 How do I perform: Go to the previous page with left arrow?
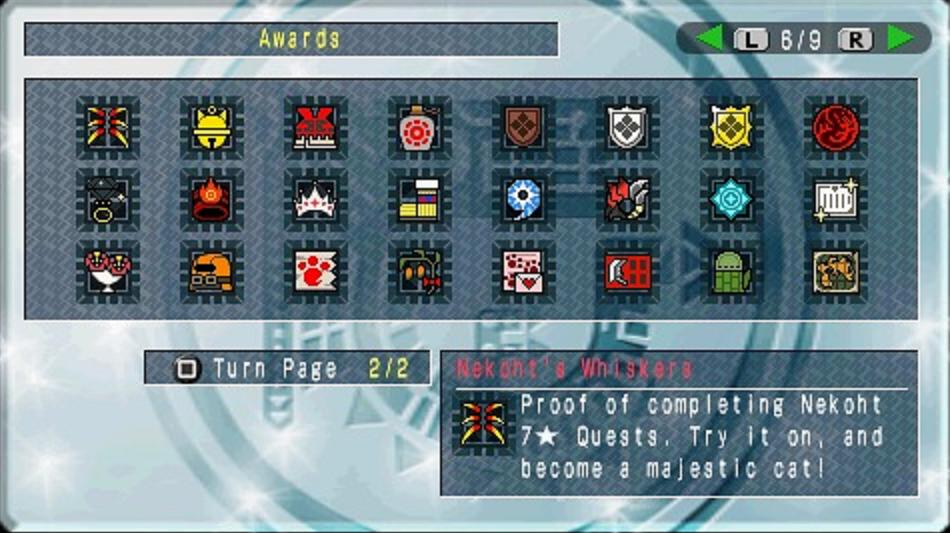709,39
